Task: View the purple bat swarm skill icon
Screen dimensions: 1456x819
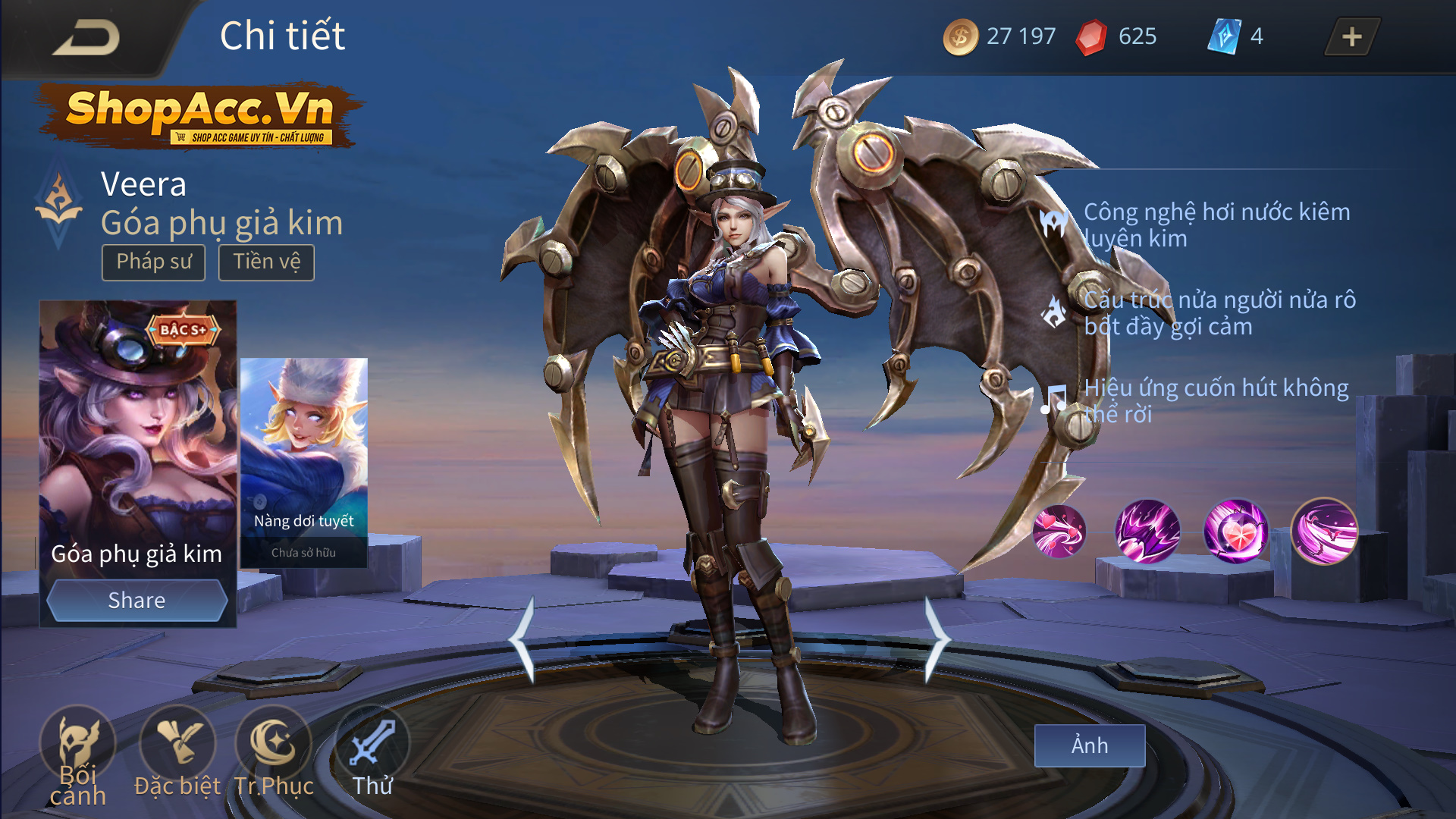Action: tap(1147, 531)
